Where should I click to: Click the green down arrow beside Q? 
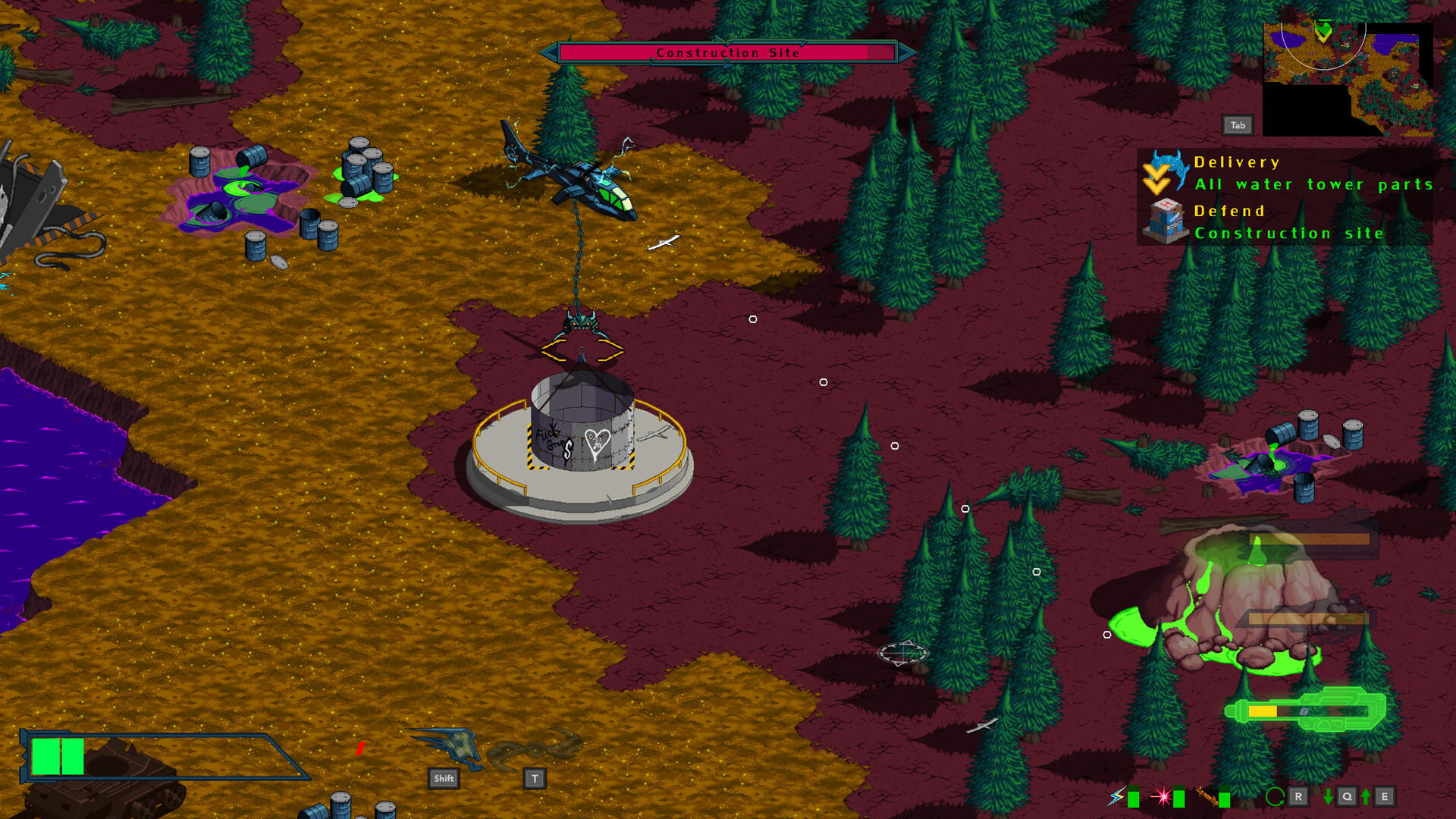tap(1328, 797)
